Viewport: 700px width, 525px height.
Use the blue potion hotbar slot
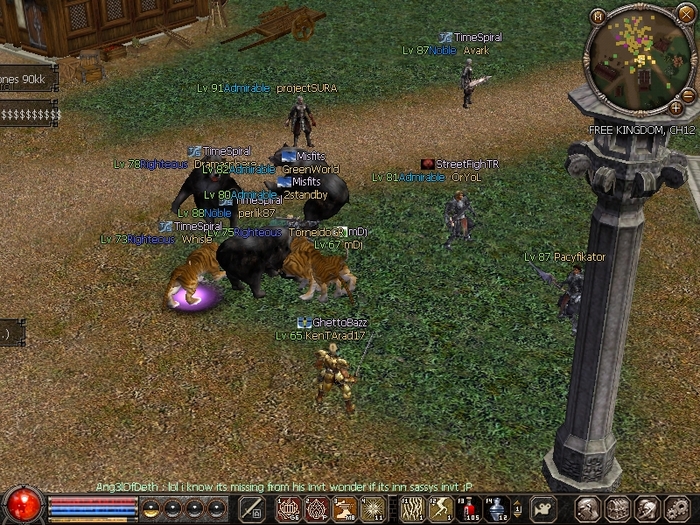[x=497, y=508]
